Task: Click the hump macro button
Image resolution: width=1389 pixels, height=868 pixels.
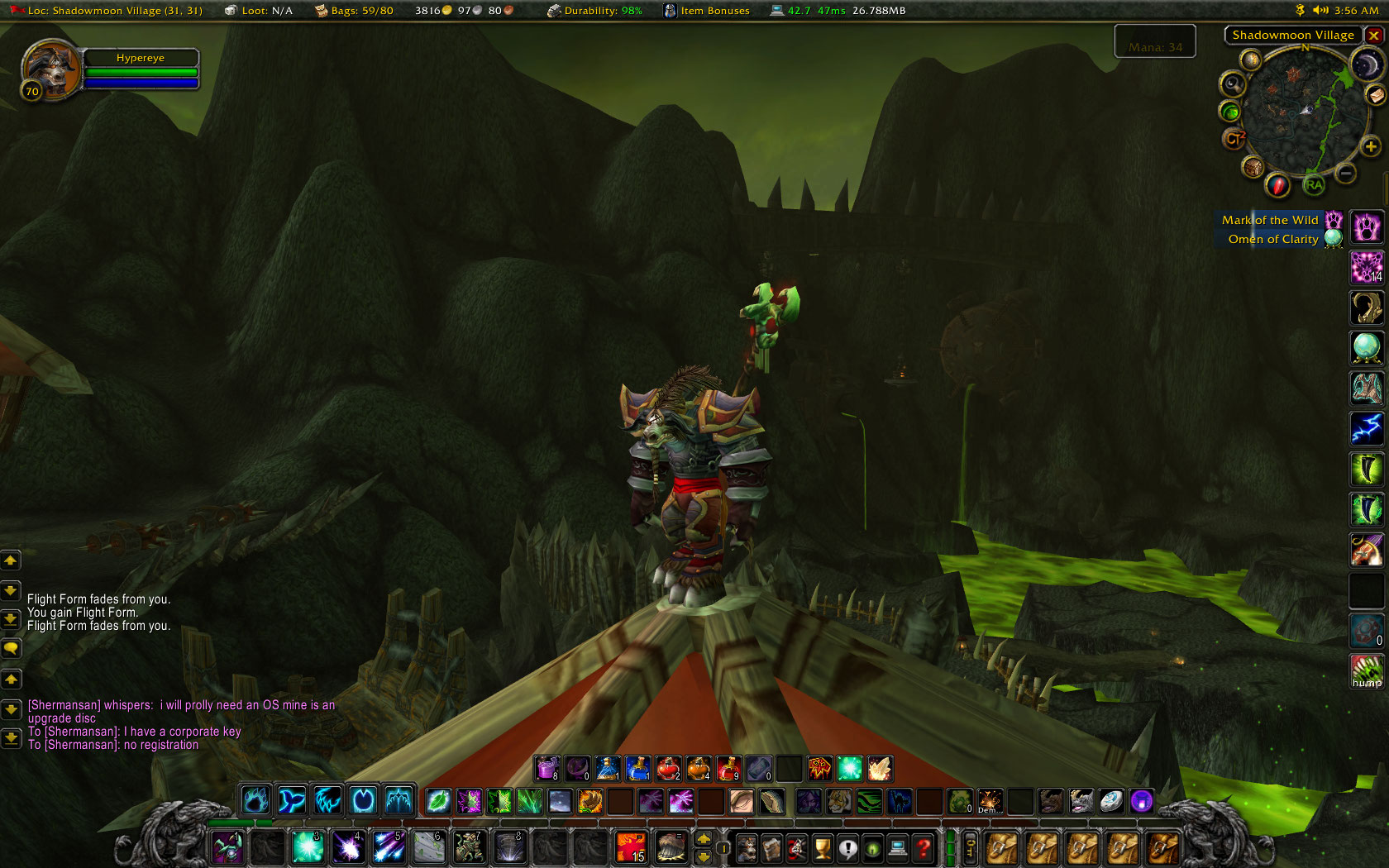Action: 1367,670
